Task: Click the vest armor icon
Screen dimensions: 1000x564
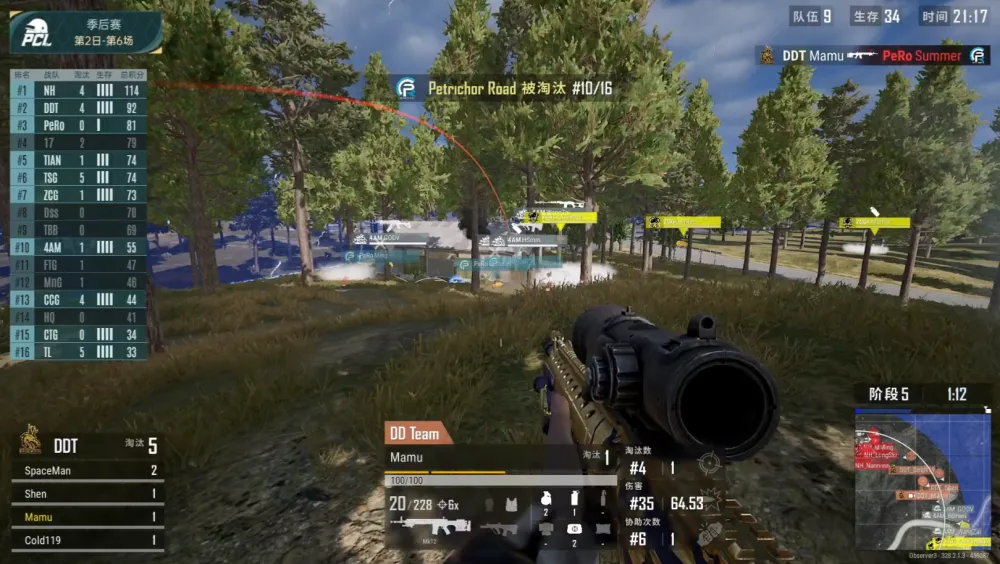Action: tap(513, 505)
